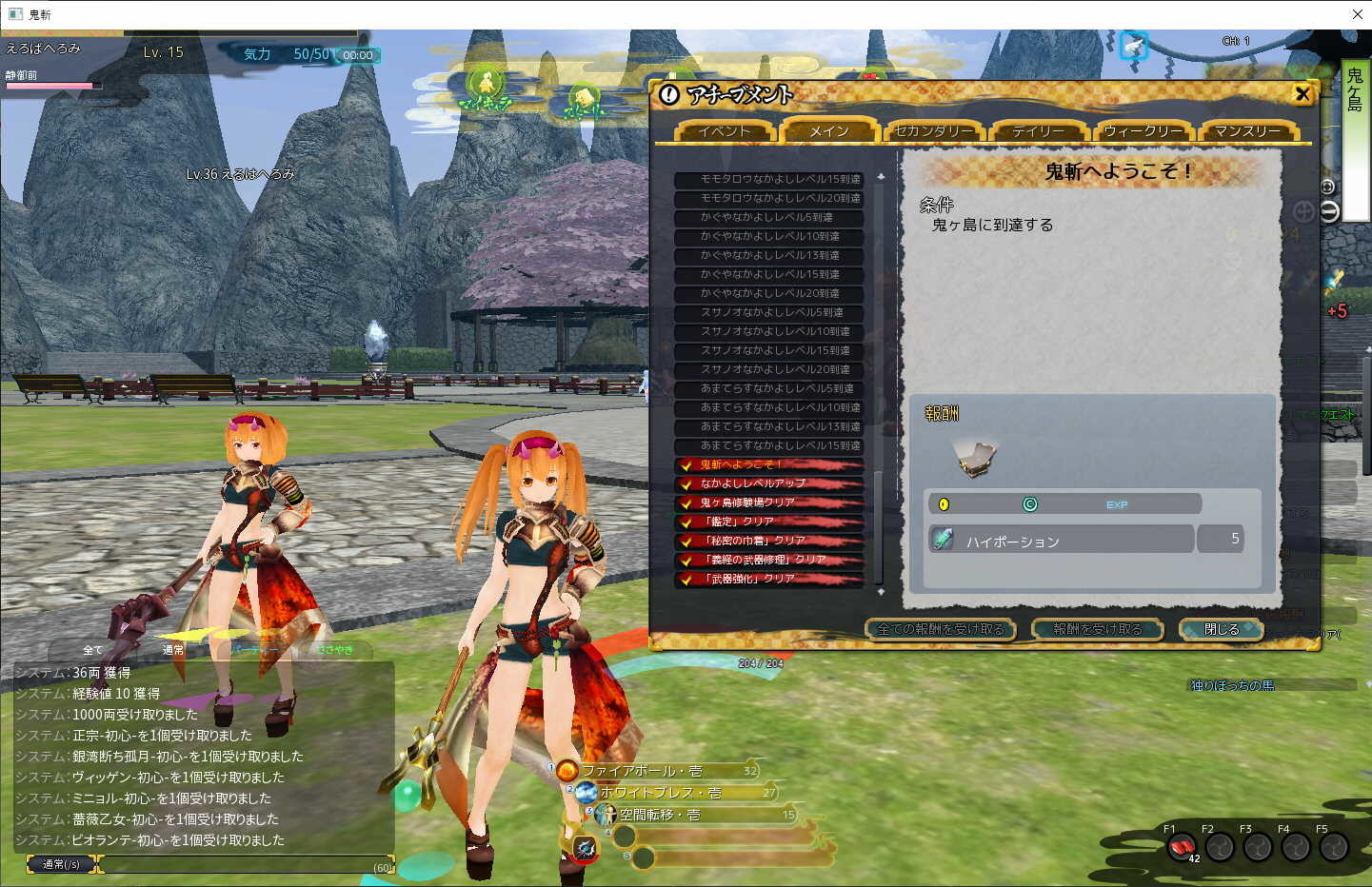Select the 全て chat tab
This screenshot has height=887, width=1372.
[92, 650]
